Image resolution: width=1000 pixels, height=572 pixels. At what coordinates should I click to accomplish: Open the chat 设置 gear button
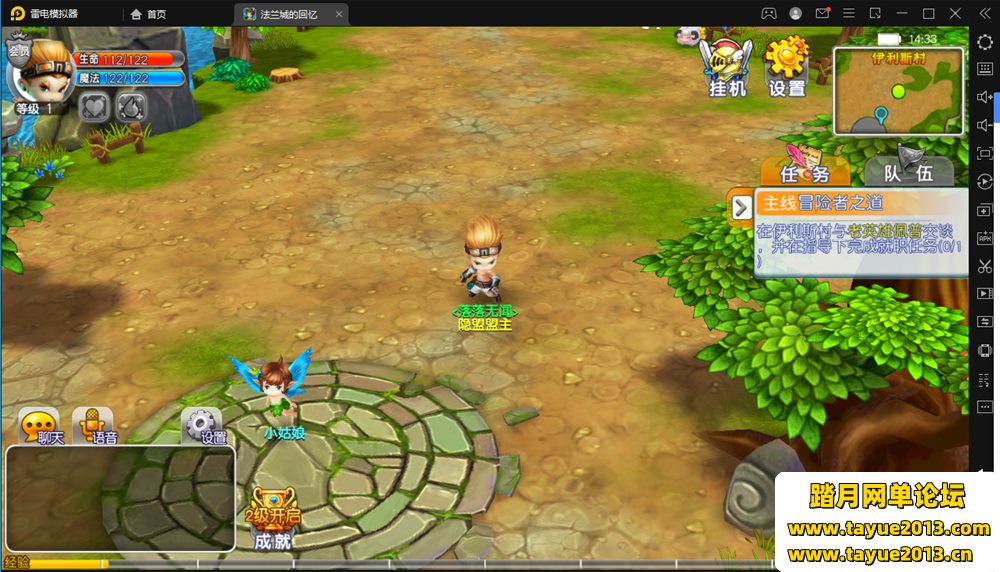tap(202, 427)
